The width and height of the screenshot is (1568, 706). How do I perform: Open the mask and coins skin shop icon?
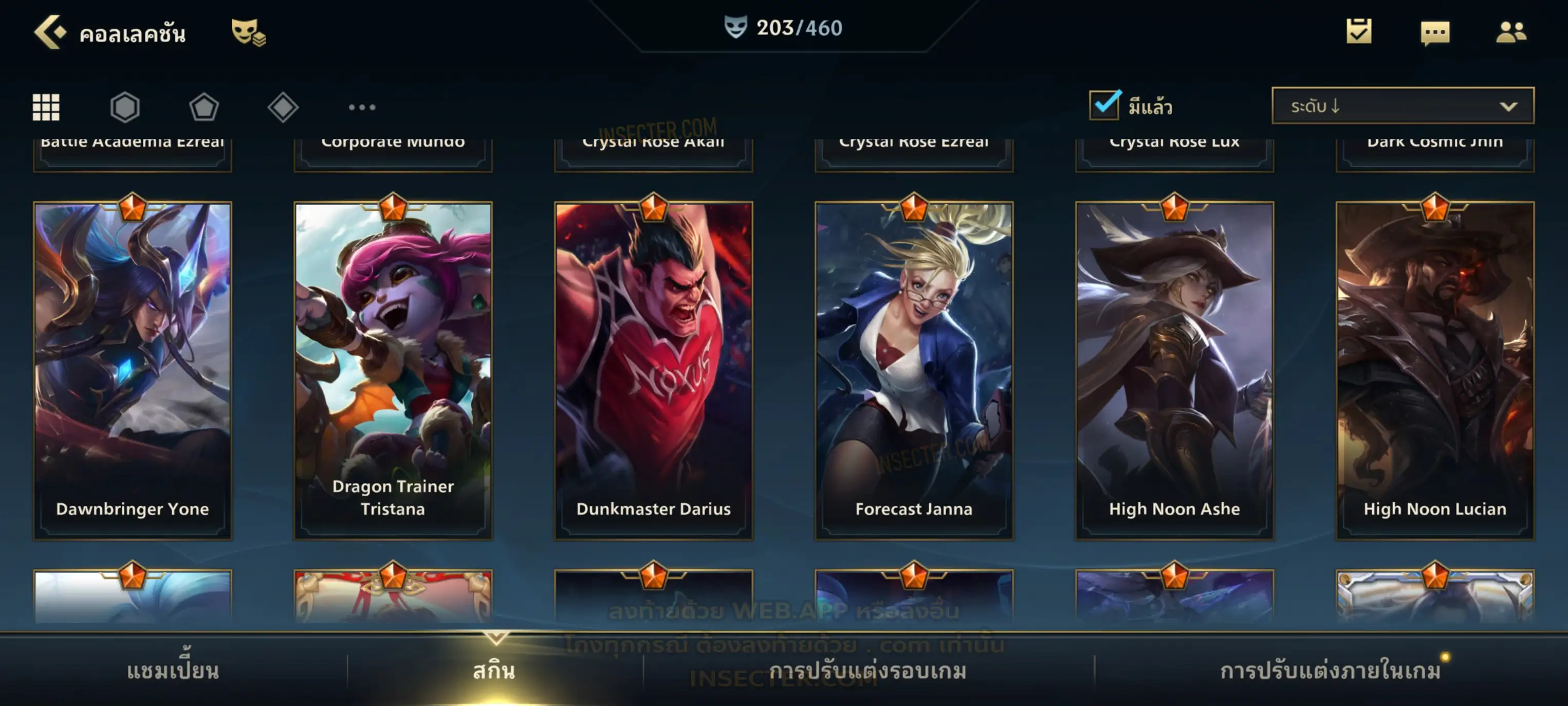(x=248, y=32)
